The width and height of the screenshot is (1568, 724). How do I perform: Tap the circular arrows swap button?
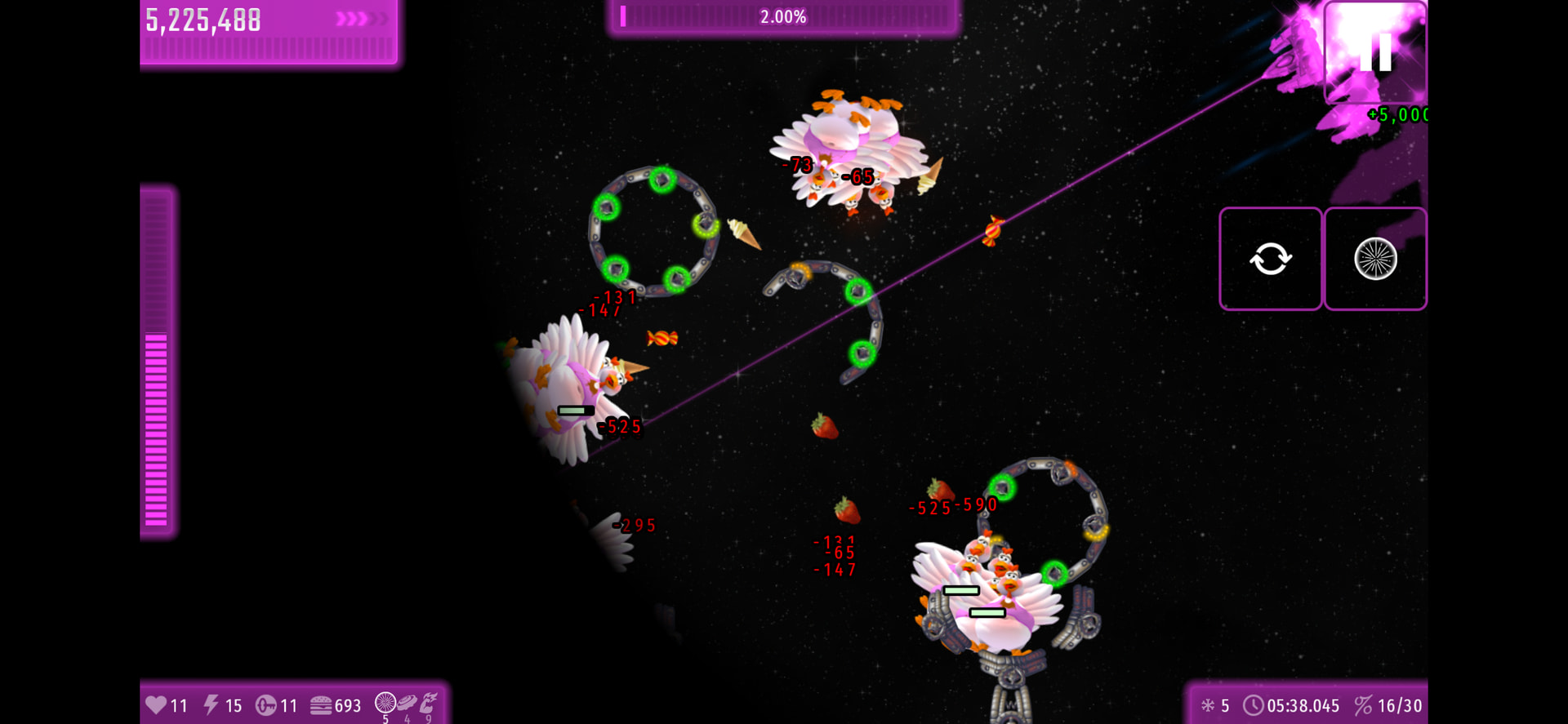(1270, 259)
